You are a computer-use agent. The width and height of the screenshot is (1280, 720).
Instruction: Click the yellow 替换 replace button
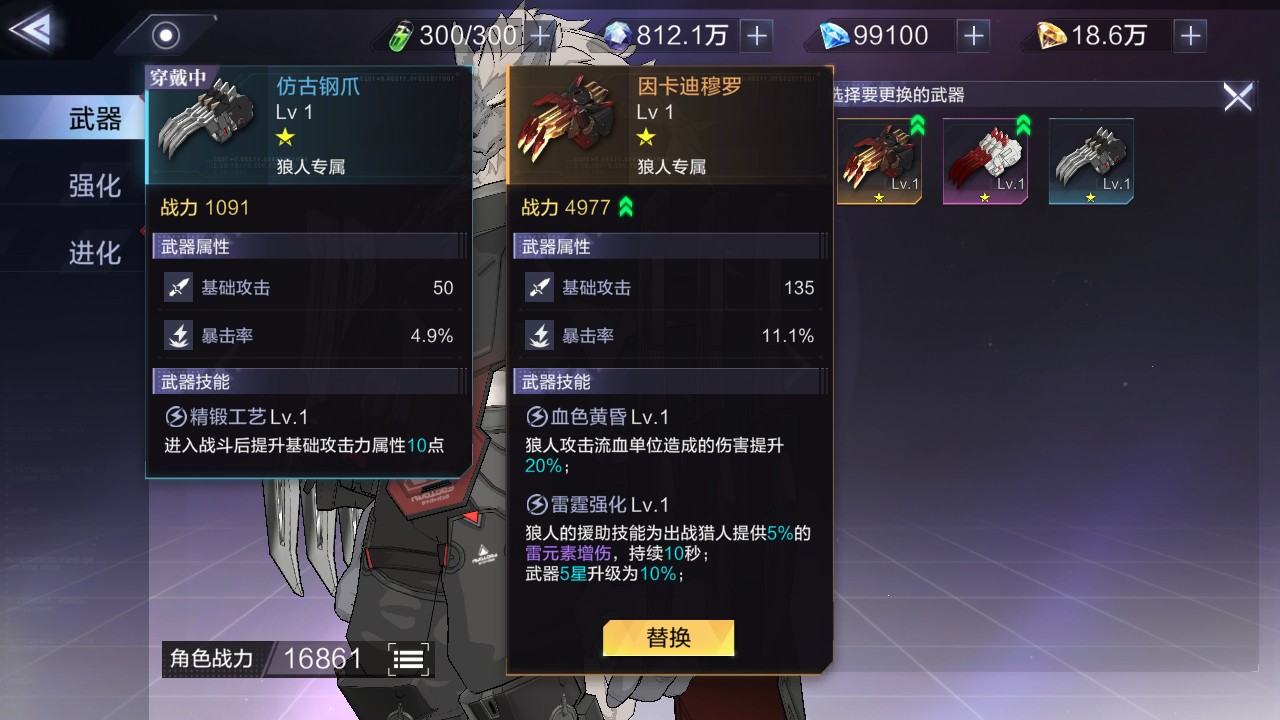tap(668, 638)
